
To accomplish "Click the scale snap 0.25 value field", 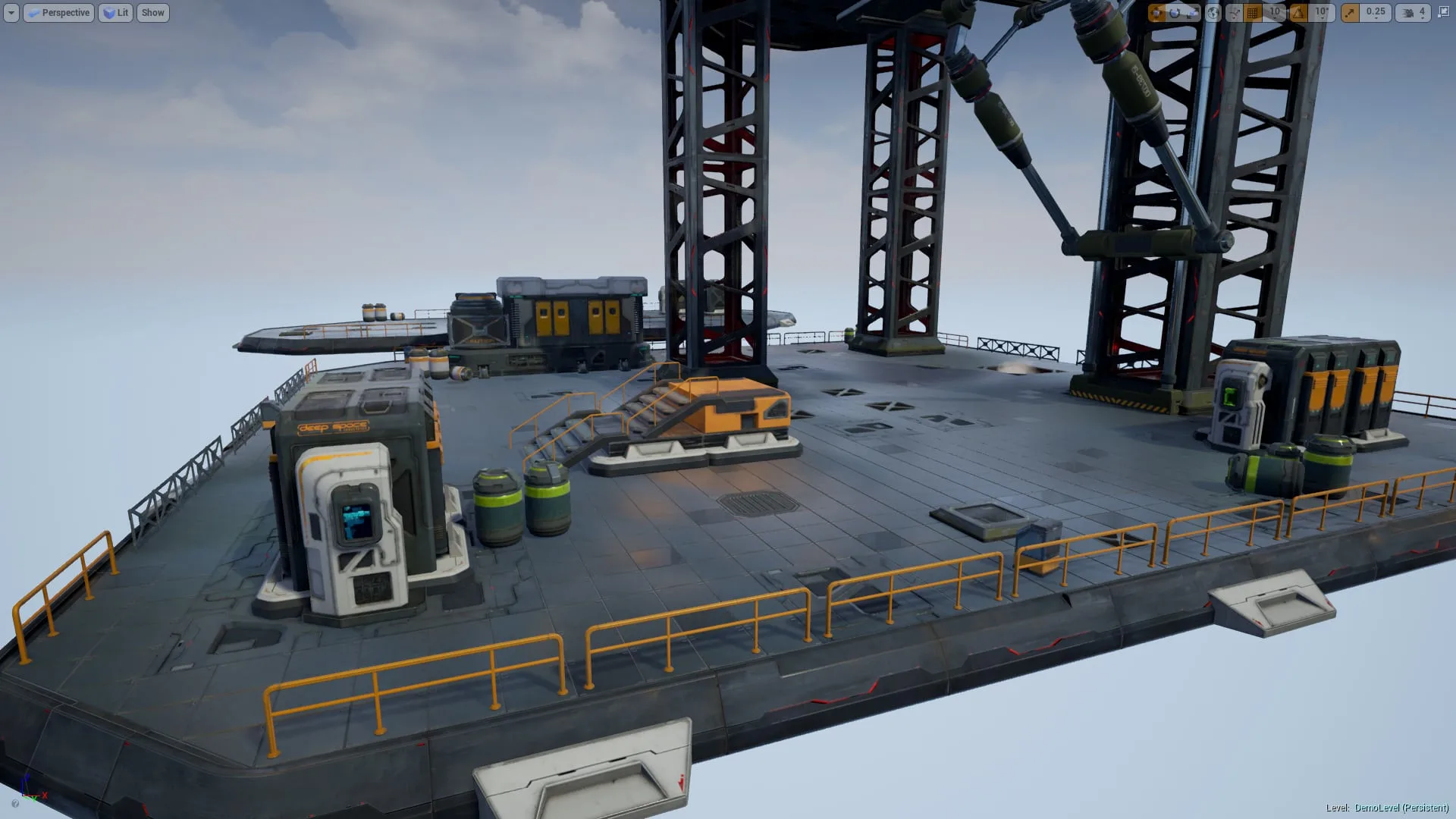I will tap(1375, 13).
